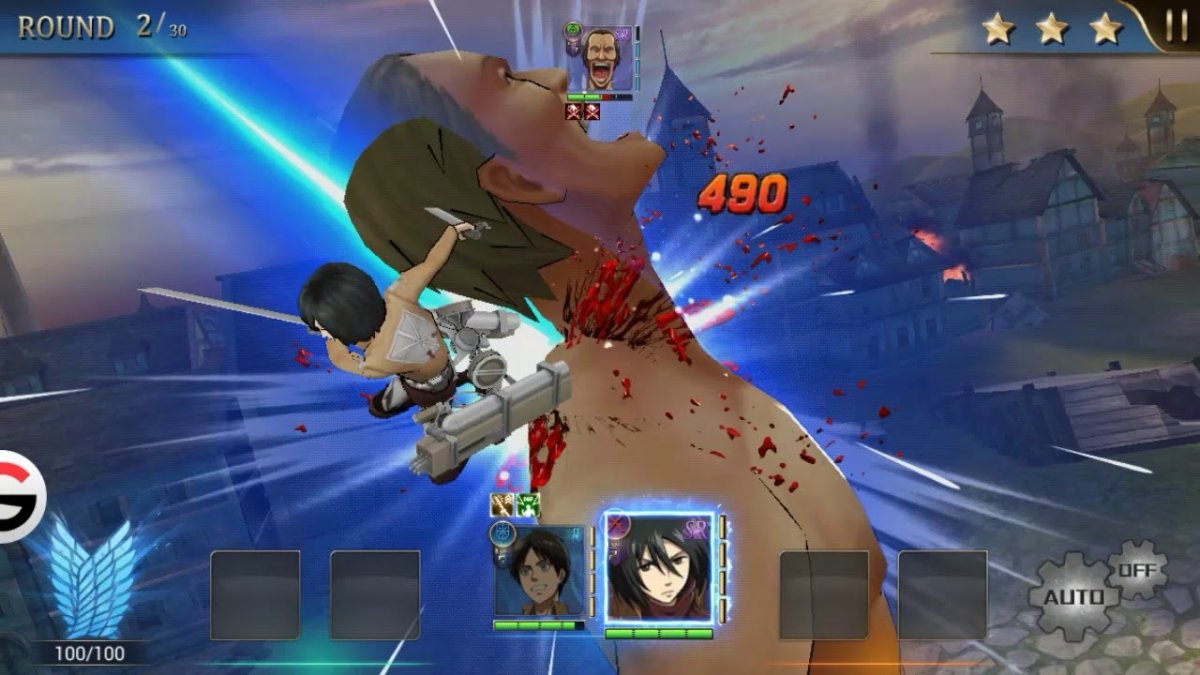Select Mikasa's highlighted character card

click(659, 569)
